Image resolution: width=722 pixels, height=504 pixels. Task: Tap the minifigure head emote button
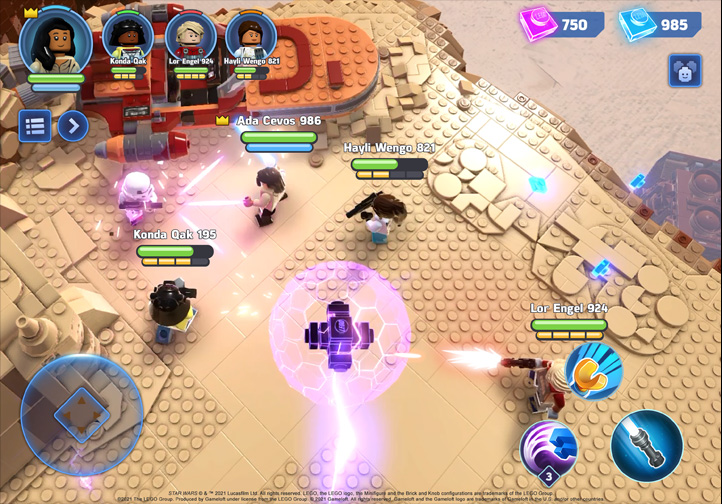coord(685,71)
